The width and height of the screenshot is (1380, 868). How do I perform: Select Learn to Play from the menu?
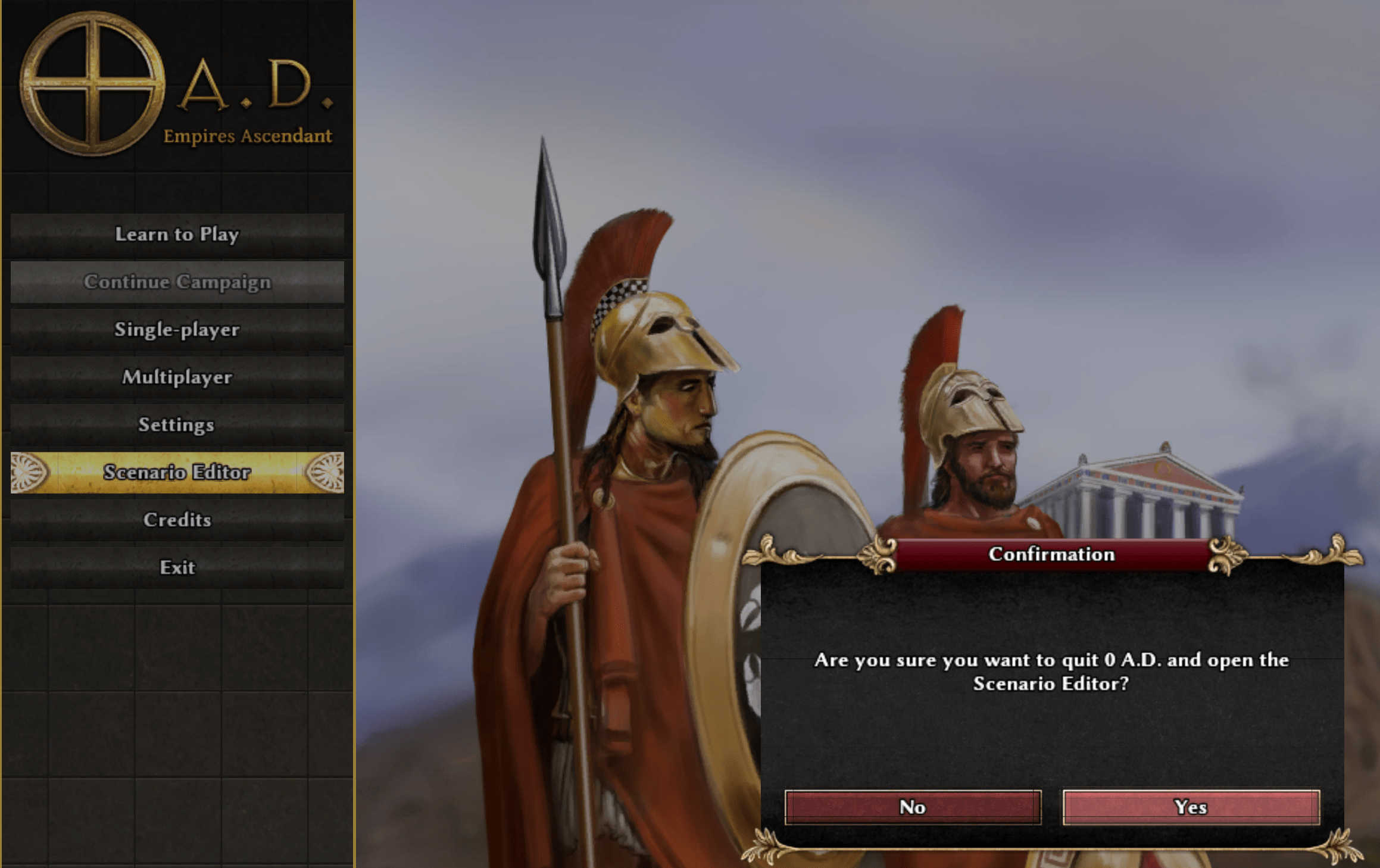[x=177, y=235]
